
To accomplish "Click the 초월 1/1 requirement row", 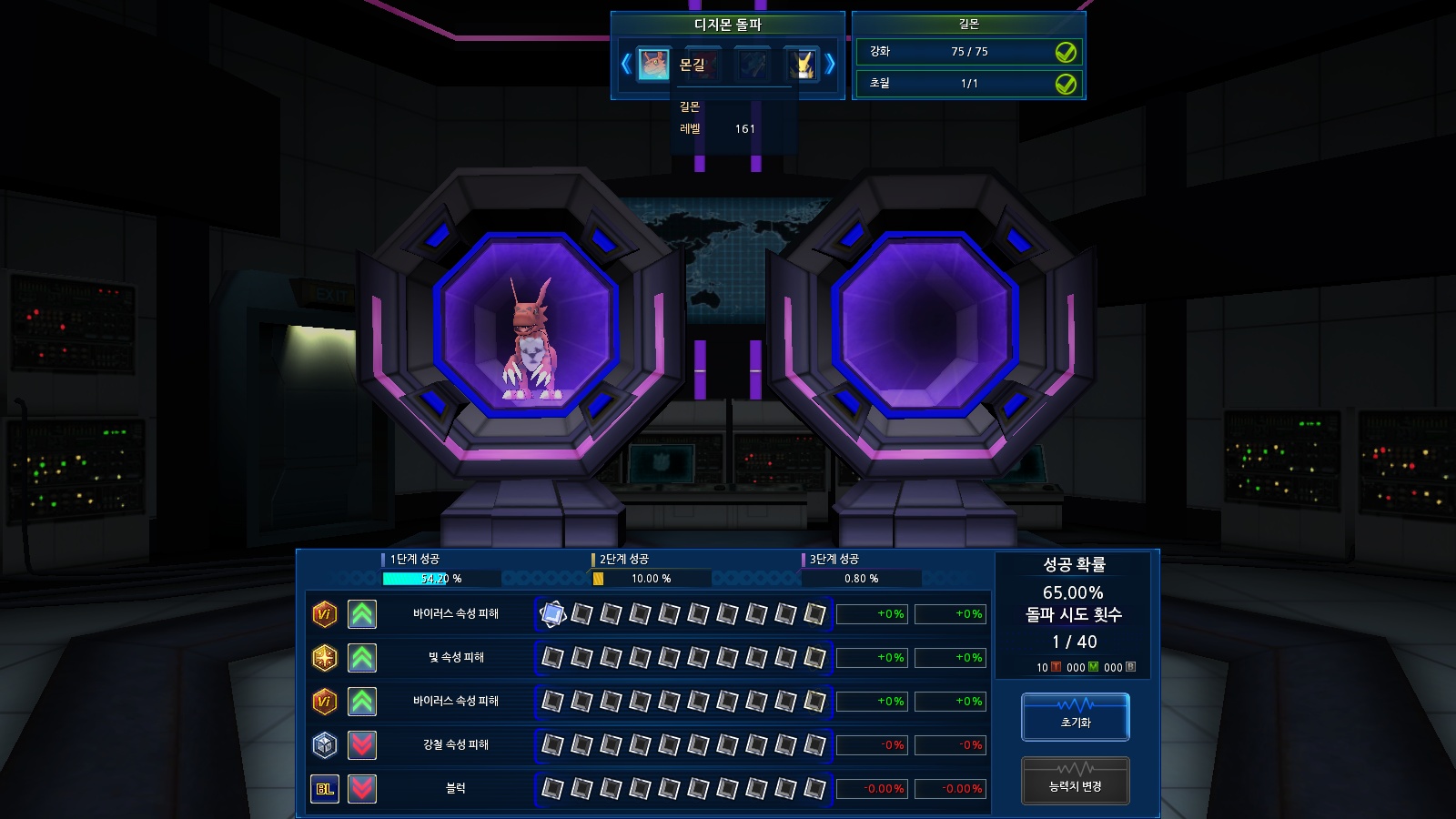I will click(x=968, y=84).
